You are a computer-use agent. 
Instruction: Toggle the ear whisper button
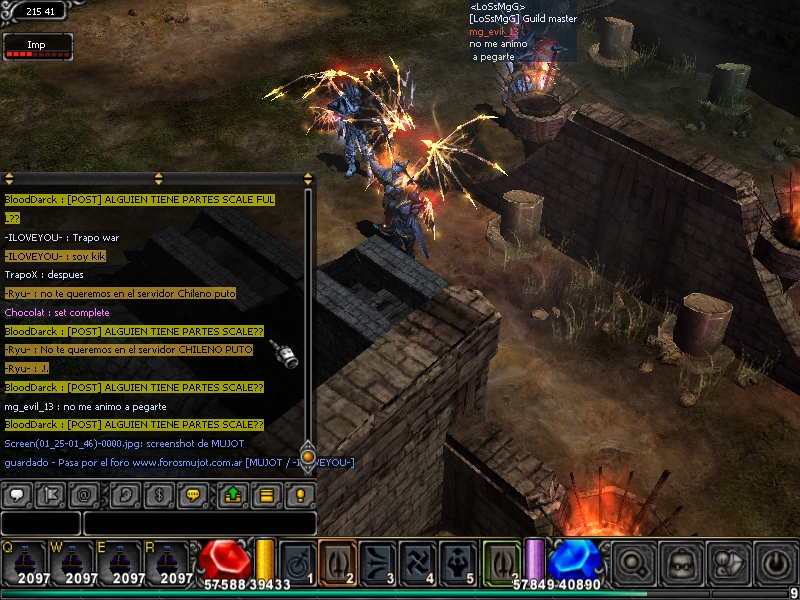(x=125, y=494)
